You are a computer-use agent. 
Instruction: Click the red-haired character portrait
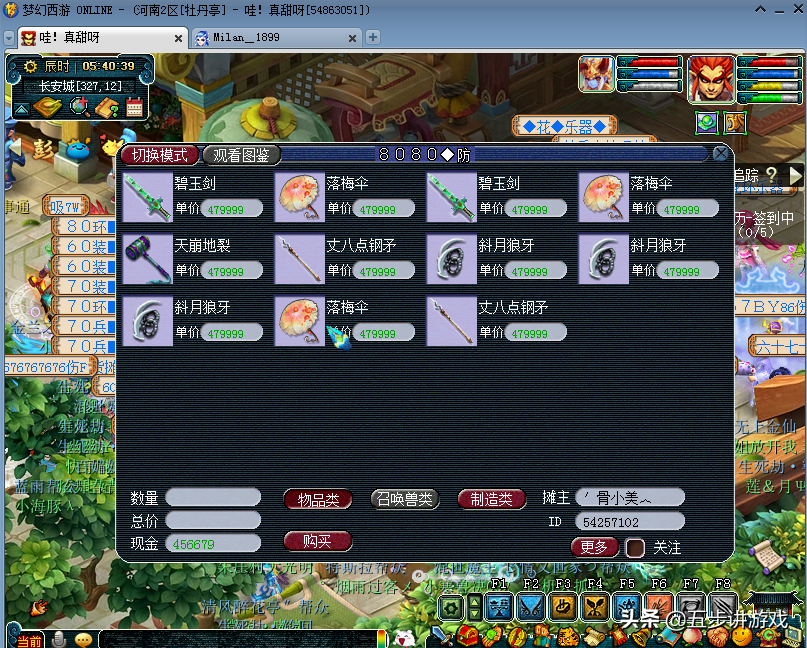[x=711, y=80]
